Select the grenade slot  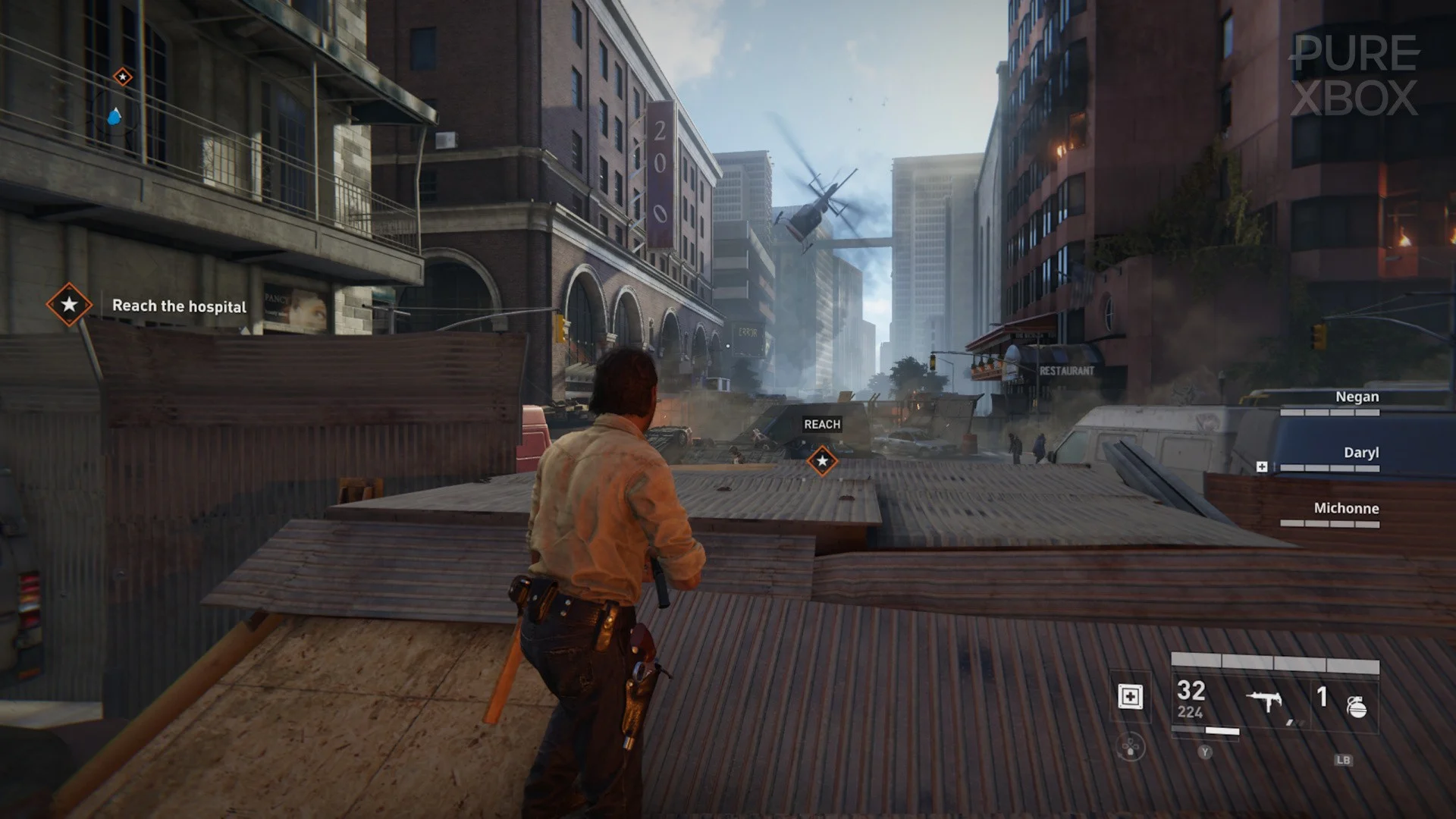[1356, 707]
